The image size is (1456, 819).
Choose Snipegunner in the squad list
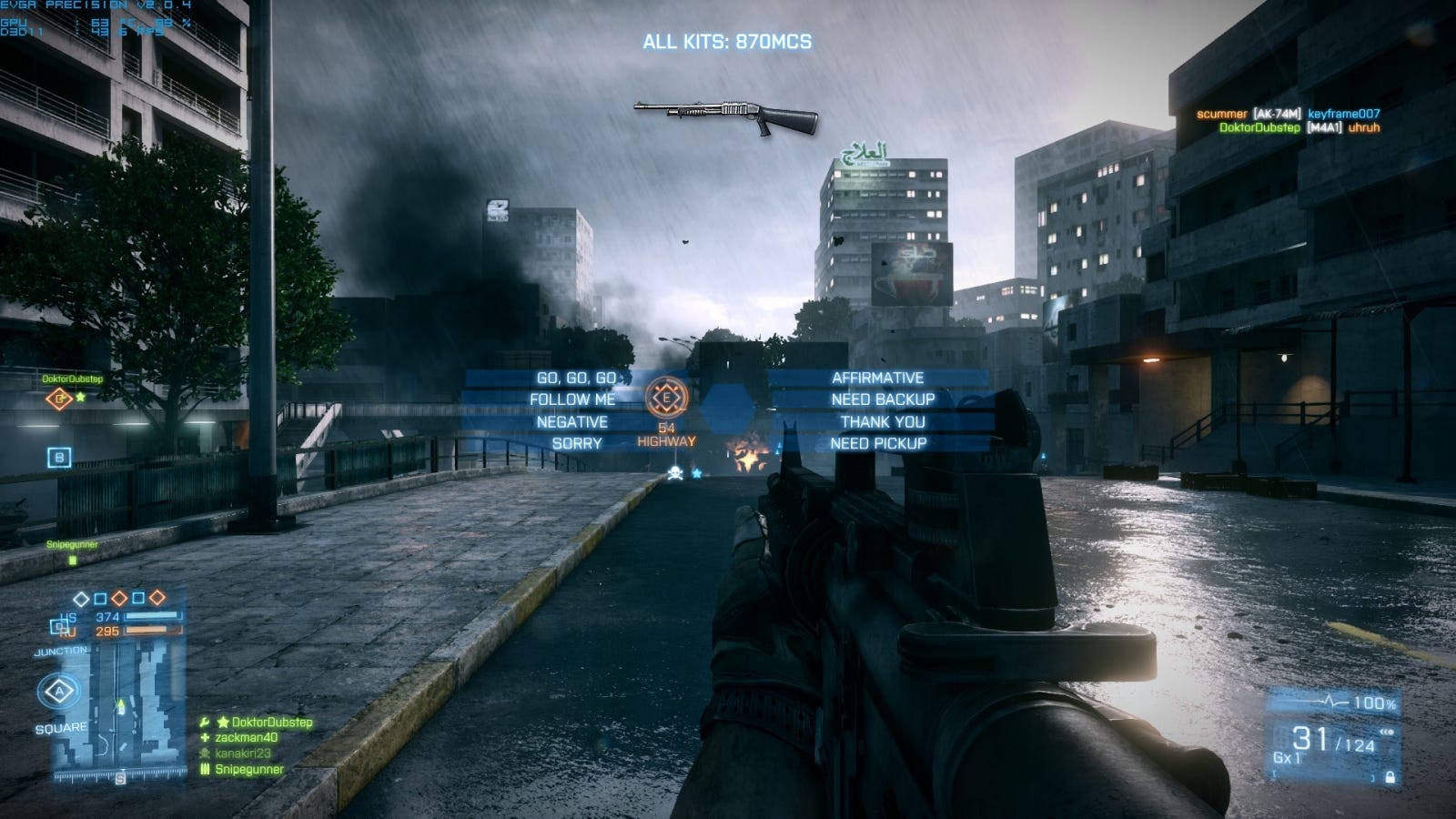pos(248,769)
